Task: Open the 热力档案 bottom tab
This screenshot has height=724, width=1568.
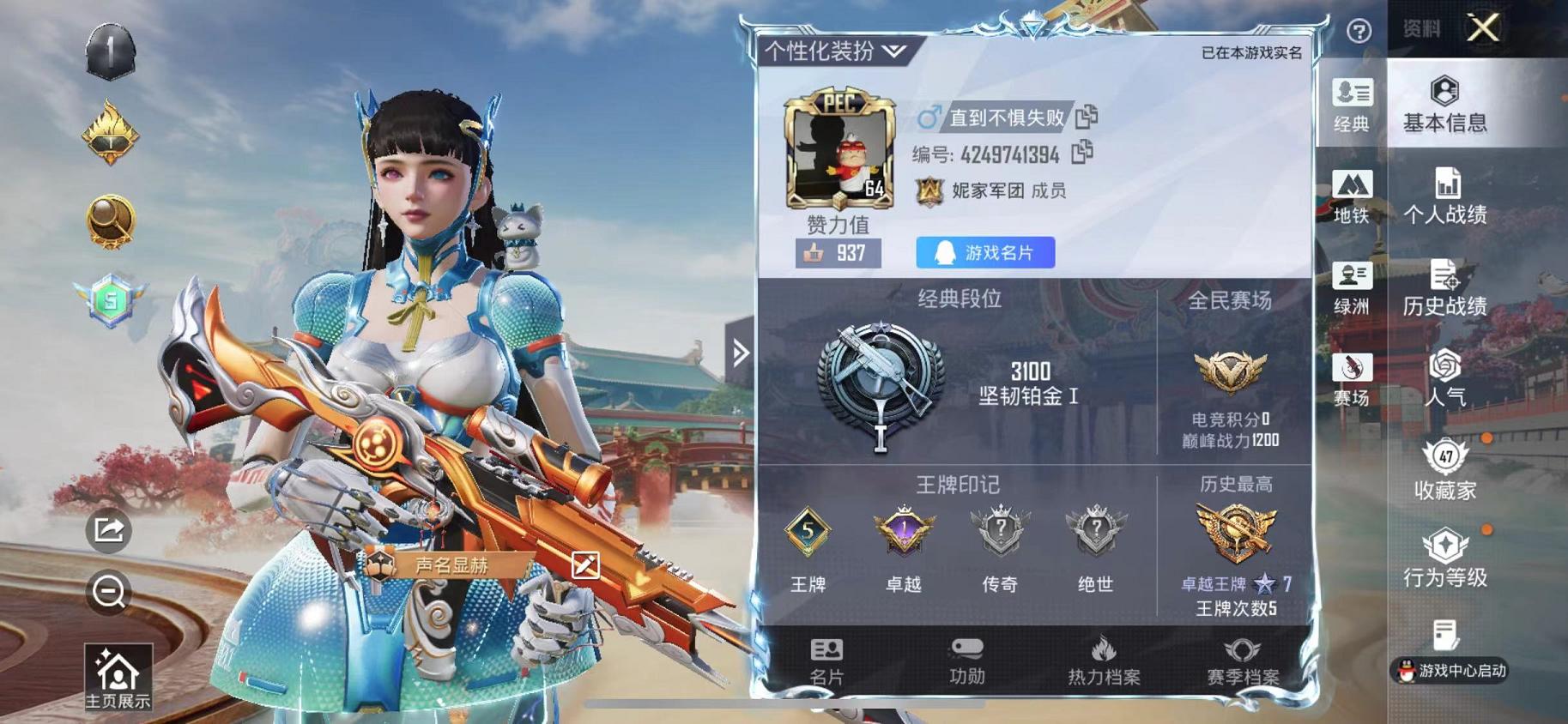Action: coord(1104,661)
